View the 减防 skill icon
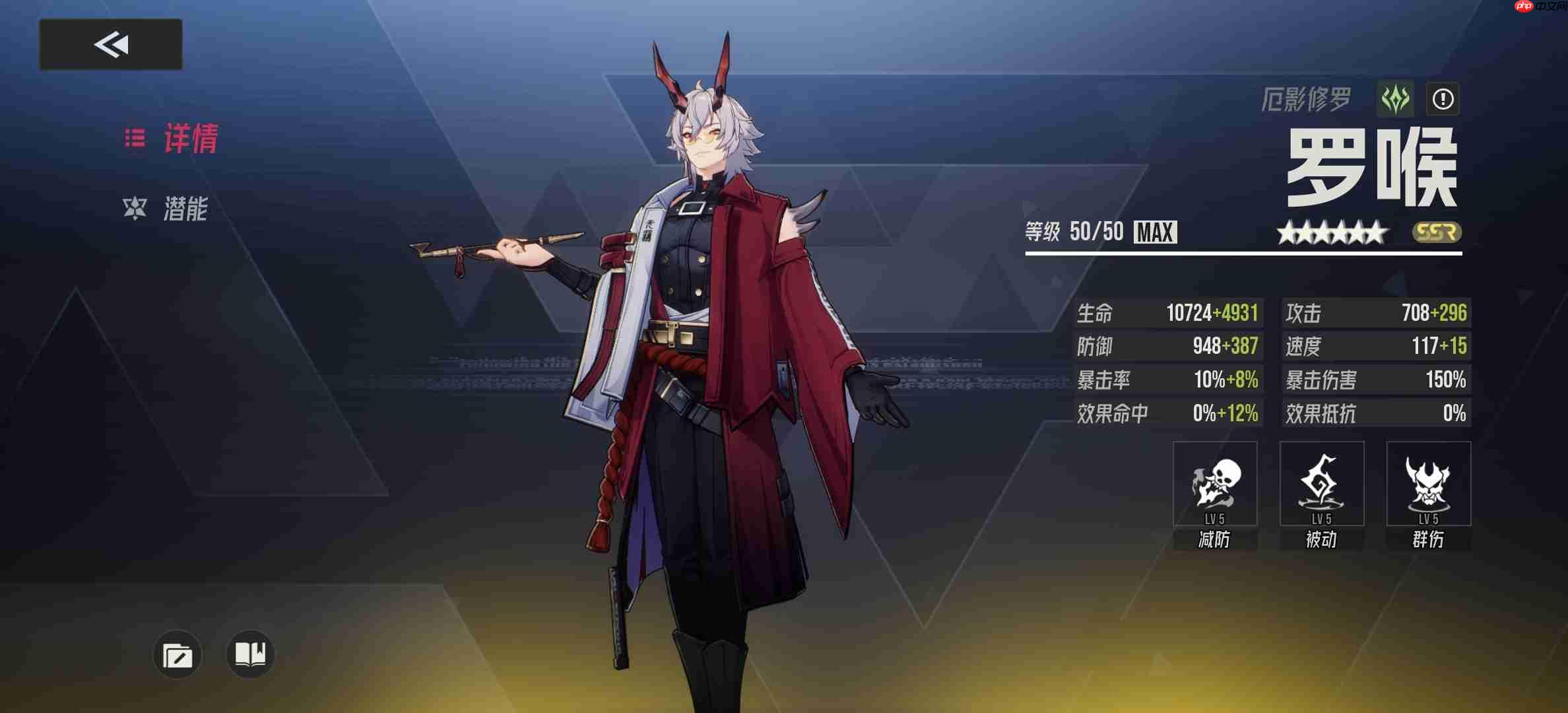The height and width of the screenshot is (713, 1568). [x=1215, y=484]
